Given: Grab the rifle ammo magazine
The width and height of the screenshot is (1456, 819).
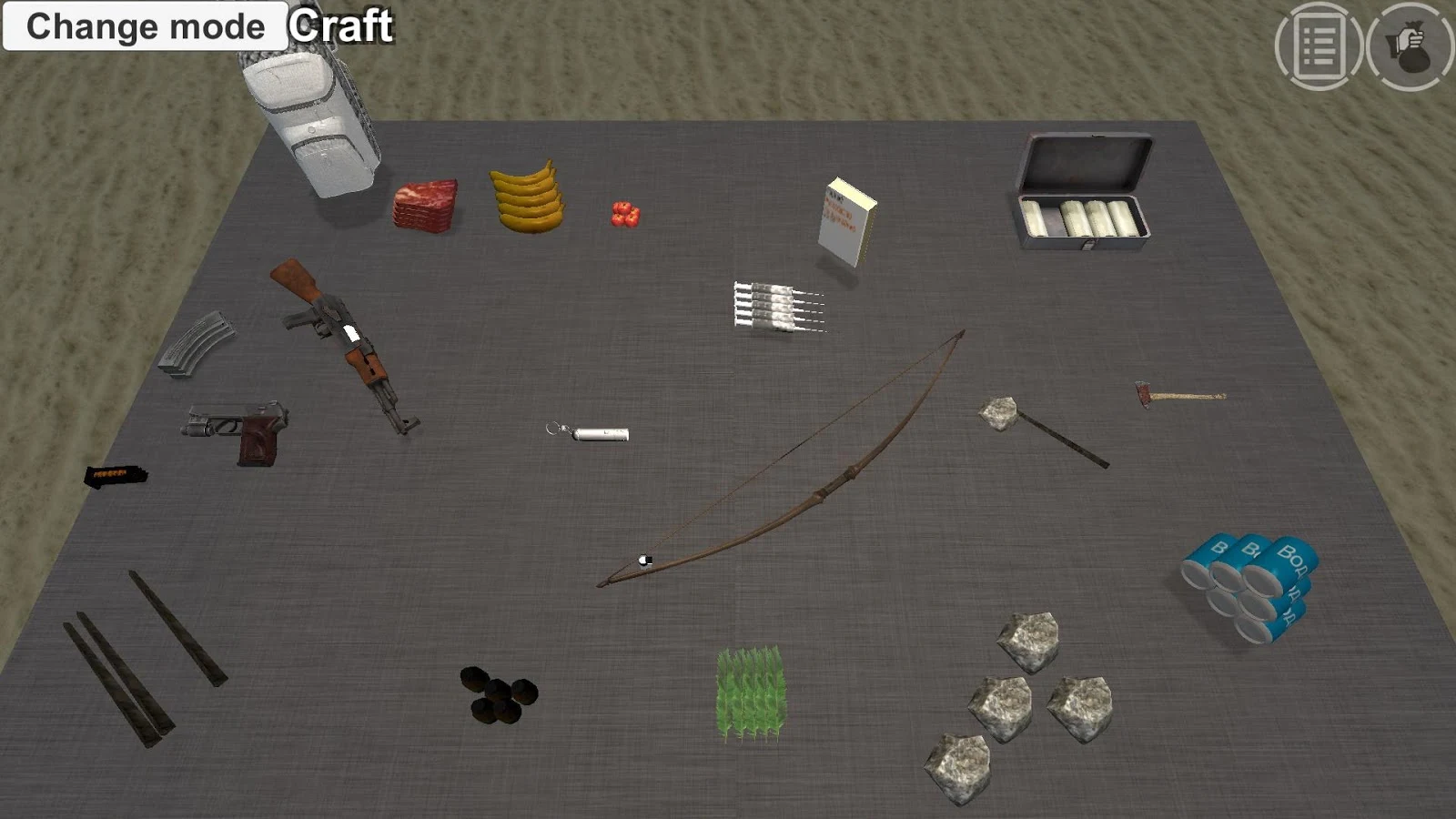Looking at the screenshot, I should [196, 346].
